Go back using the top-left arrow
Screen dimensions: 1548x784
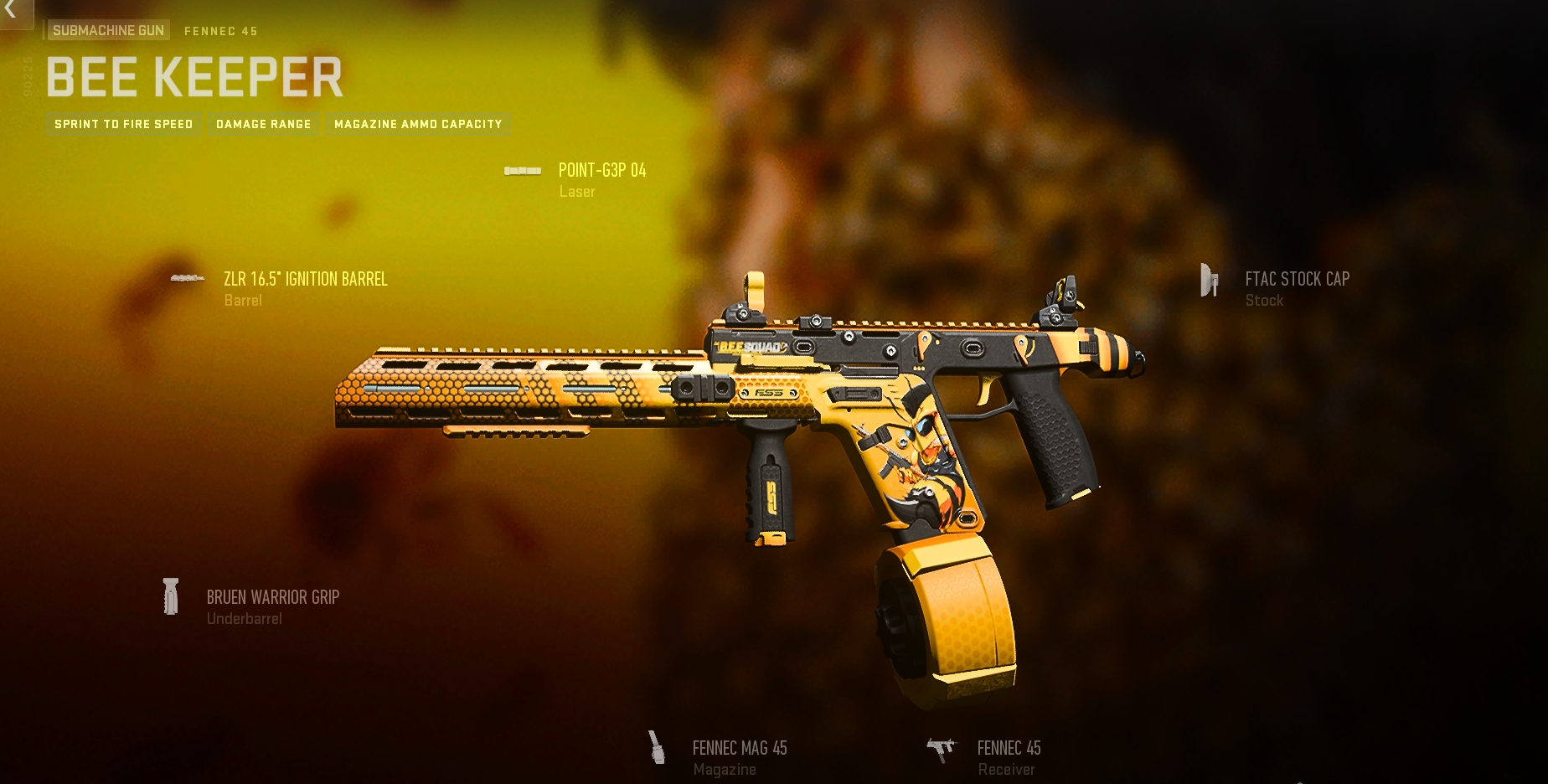[11, 11]
